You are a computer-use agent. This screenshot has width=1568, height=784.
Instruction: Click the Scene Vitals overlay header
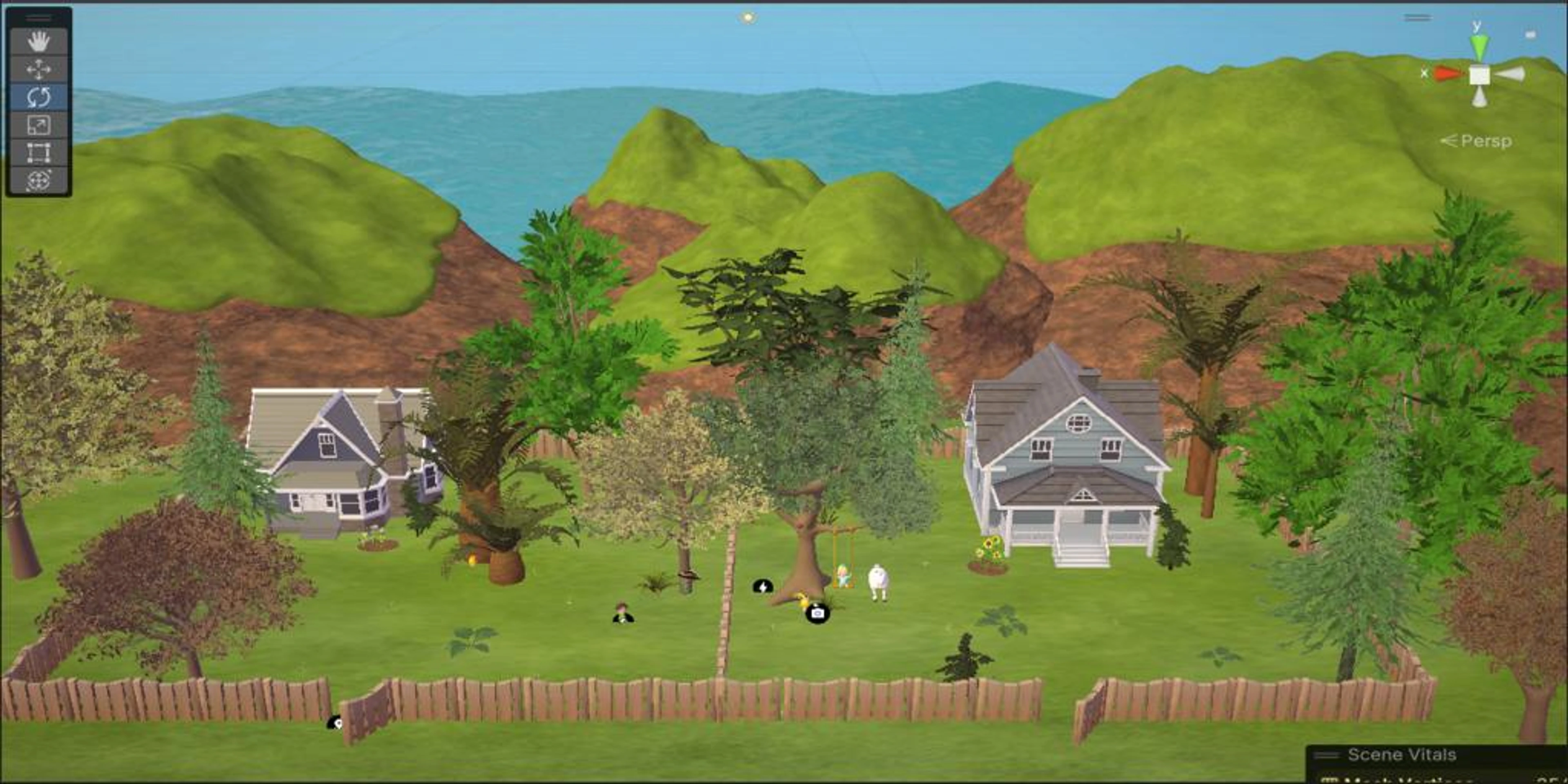pyautogui.click(x=1401, y=755)
